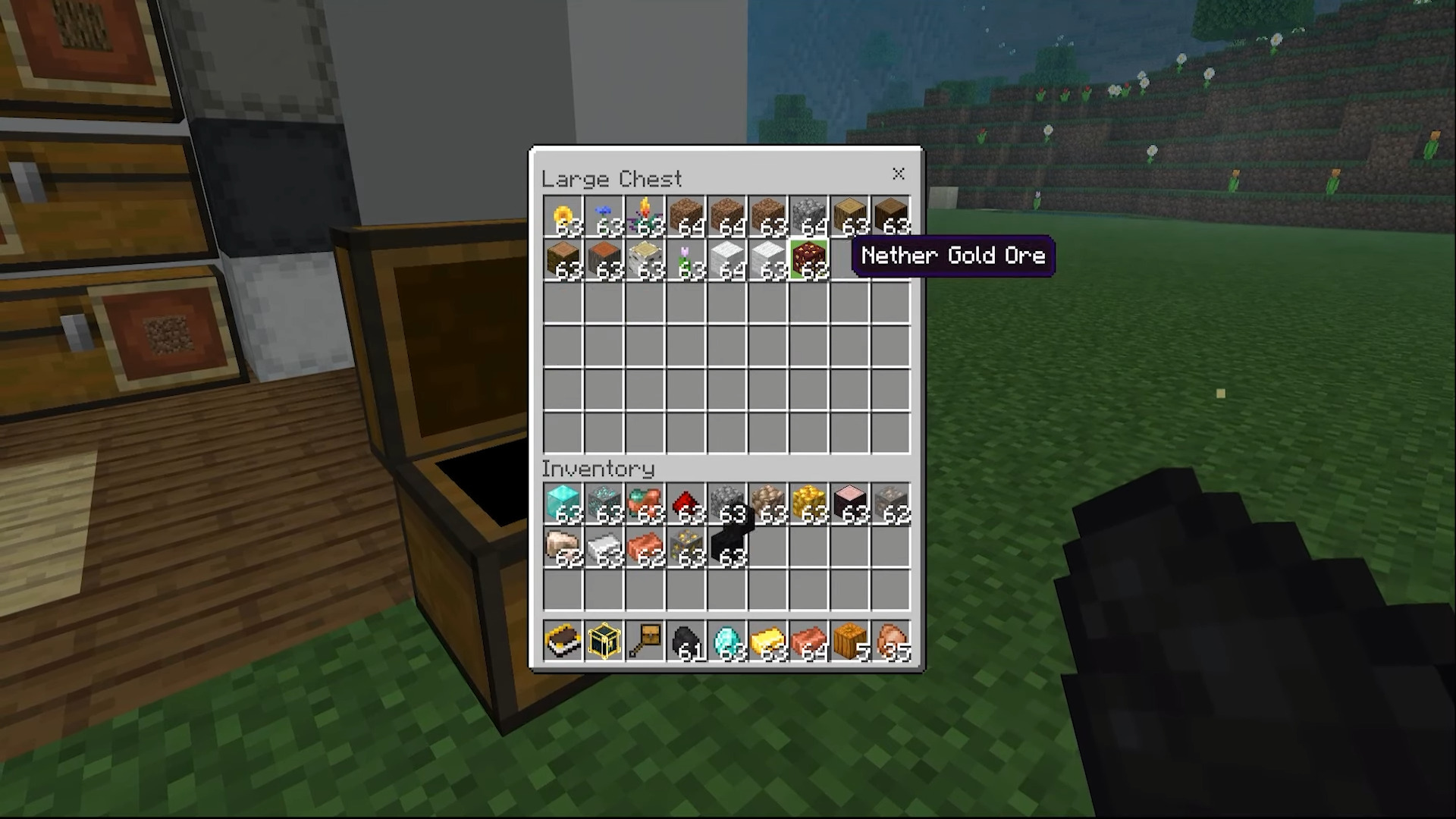
Task: Pick up the raw gold block stack
Action: click(x=808, y=504)
